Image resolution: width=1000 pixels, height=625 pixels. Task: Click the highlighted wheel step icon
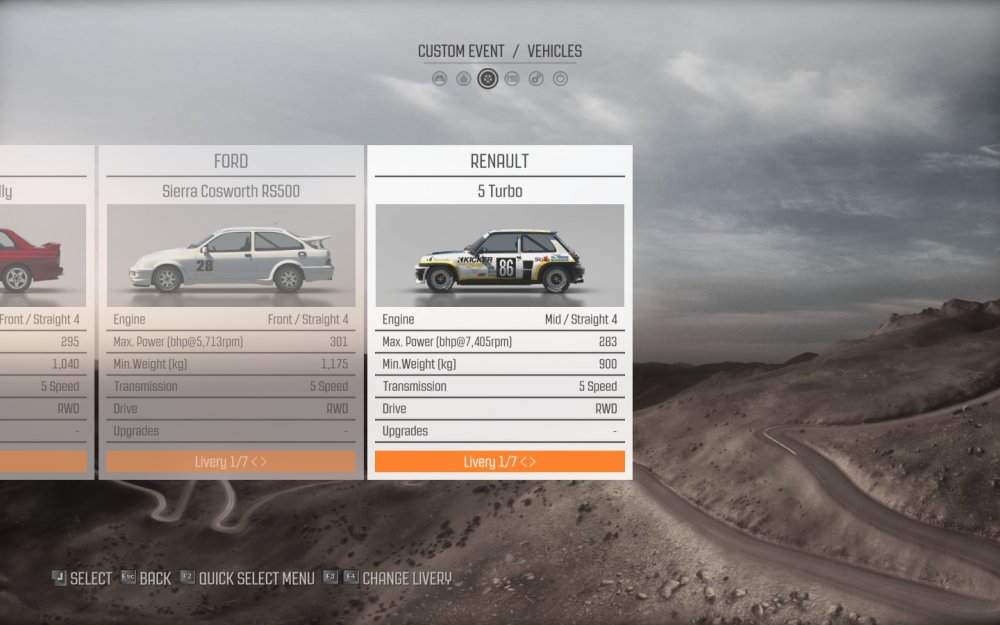click(x=488, y=78)
